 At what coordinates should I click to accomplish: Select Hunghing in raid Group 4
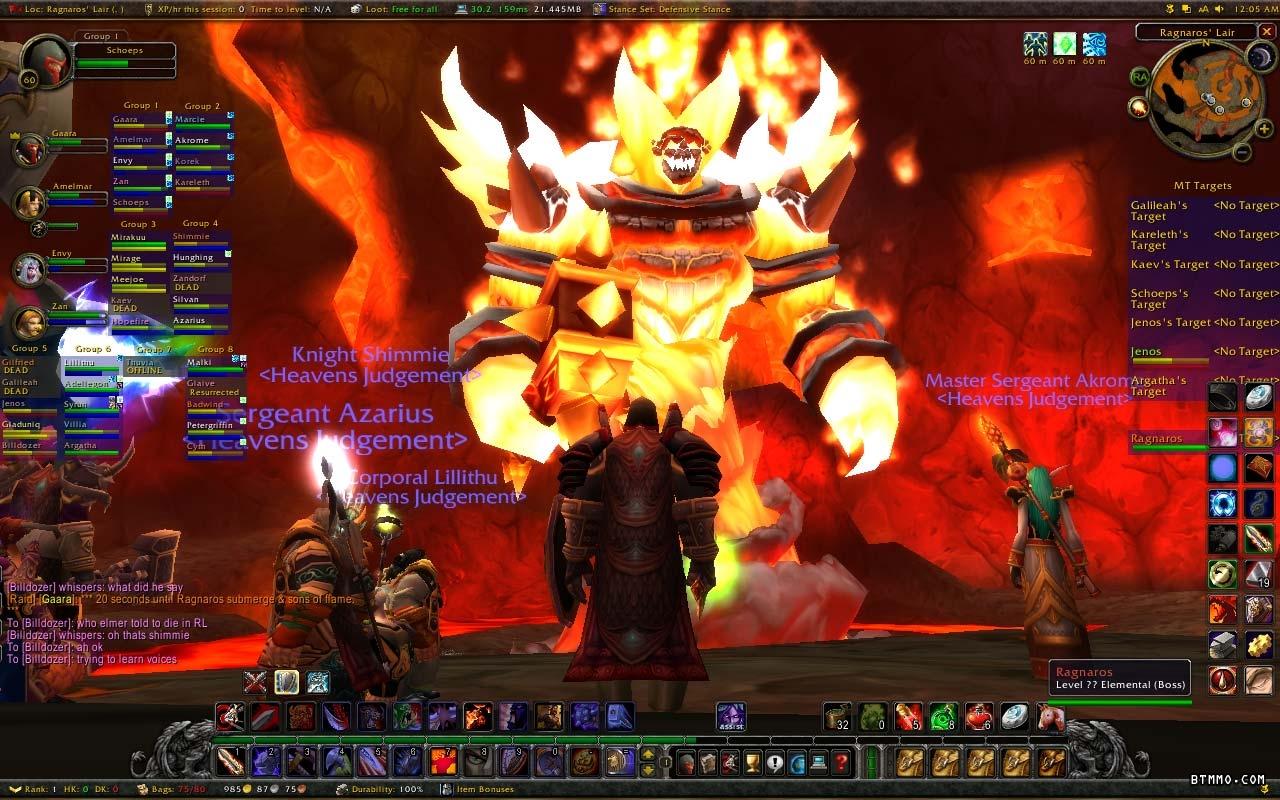201,258
